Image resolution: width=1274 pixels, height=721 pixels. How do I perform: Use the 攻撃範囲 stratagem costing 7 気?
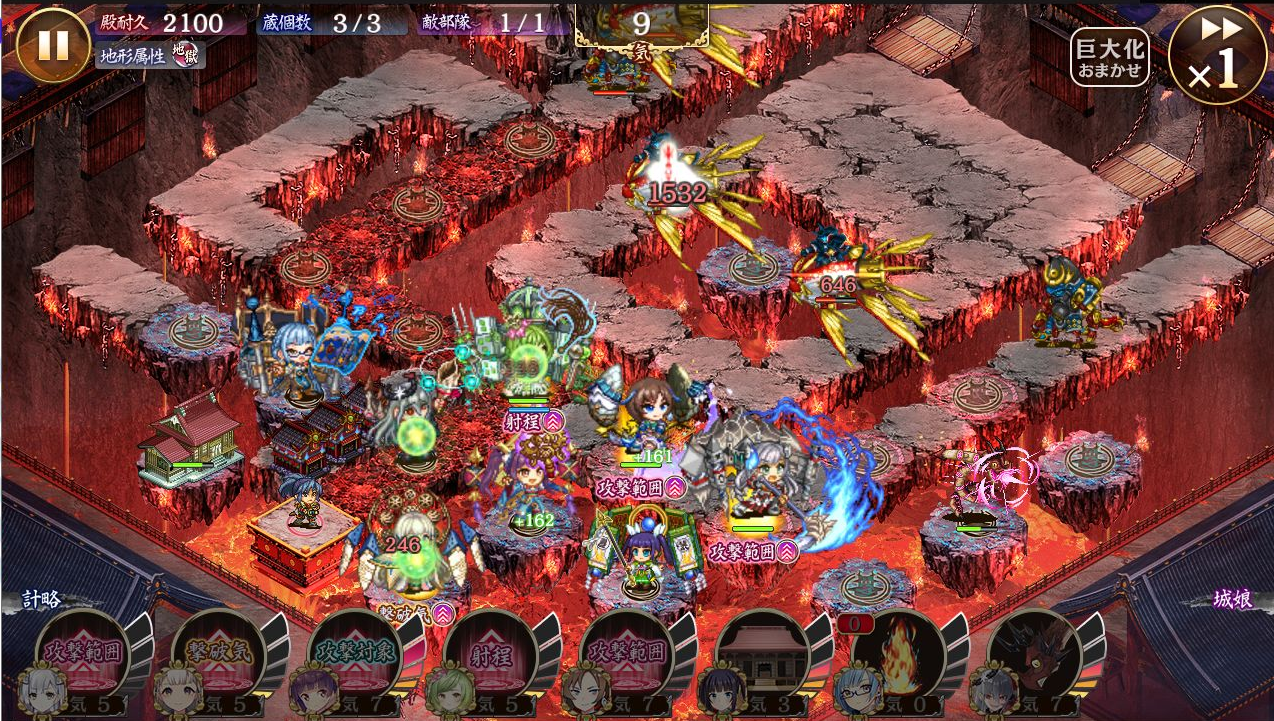pos(628,653)
